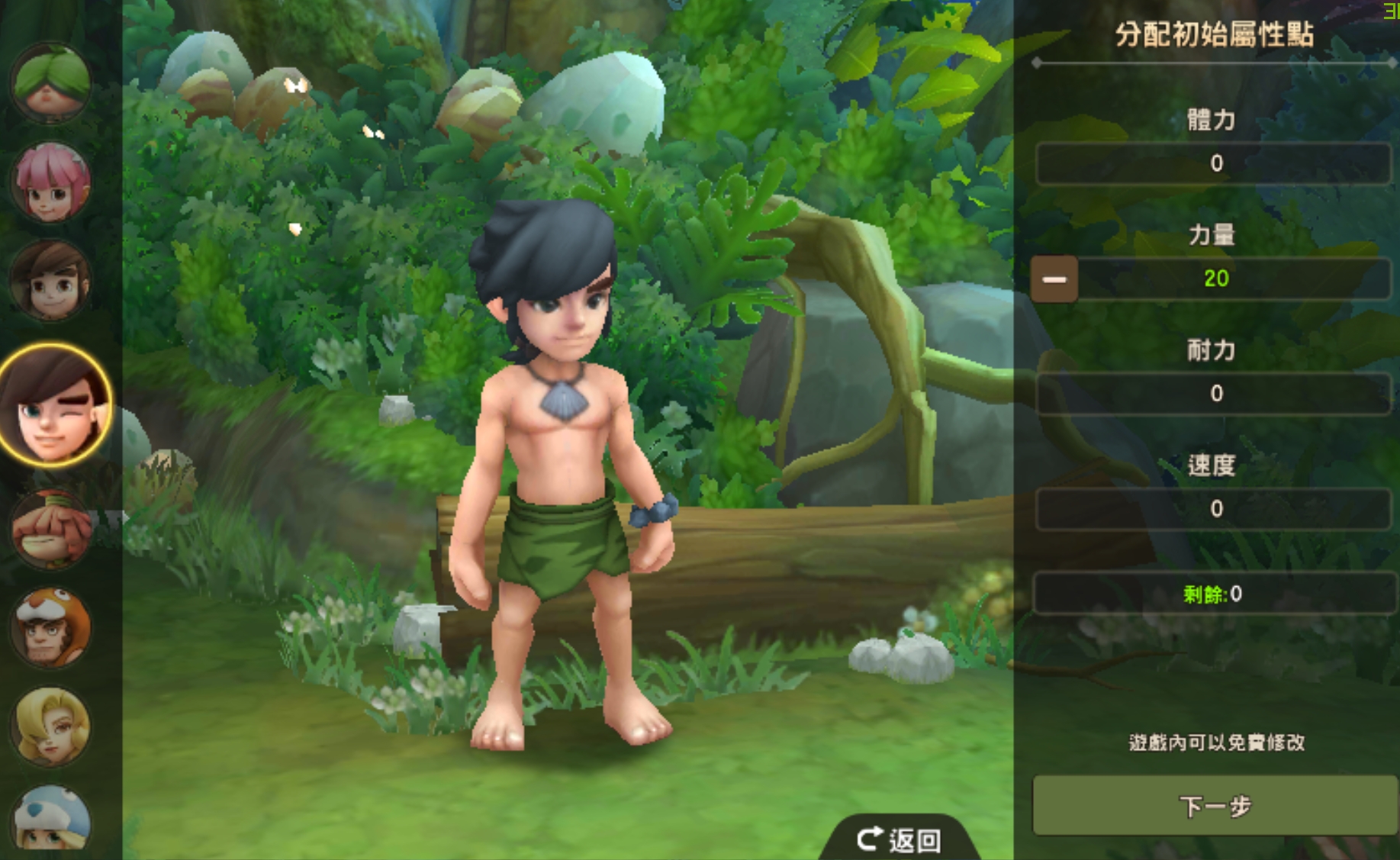Click the 下一步 next step button
Image resolution: width=1400 pixels, height=860 pixels.
click(1215, 806)
